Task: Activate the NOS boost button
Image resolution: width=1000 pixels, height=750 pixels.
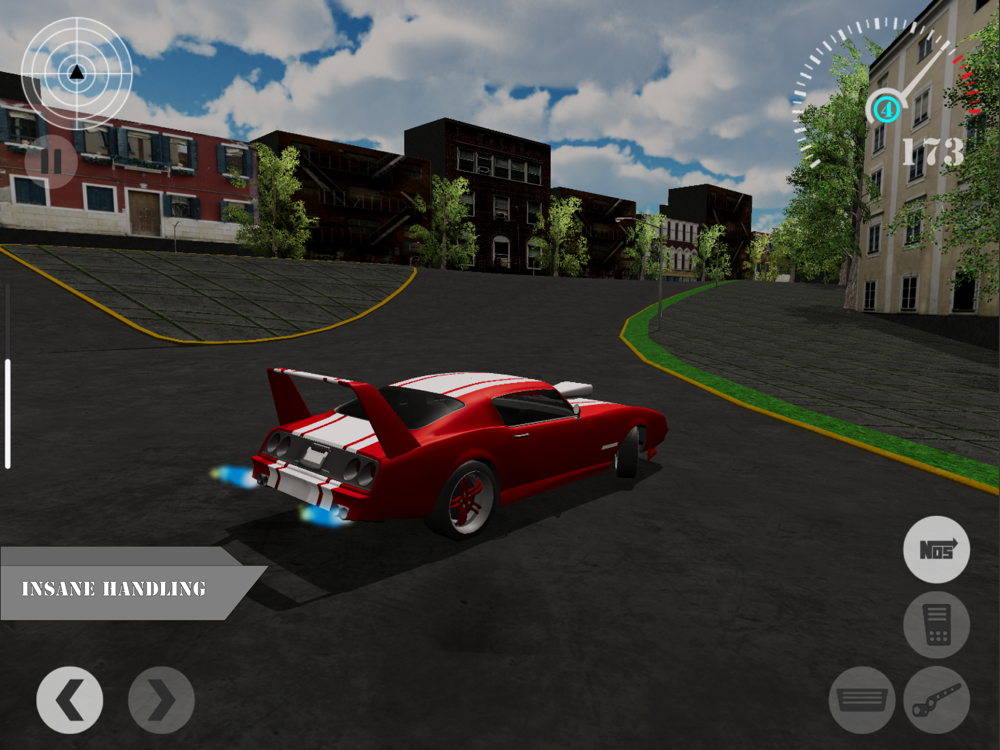Action: (x=936, y=549)
